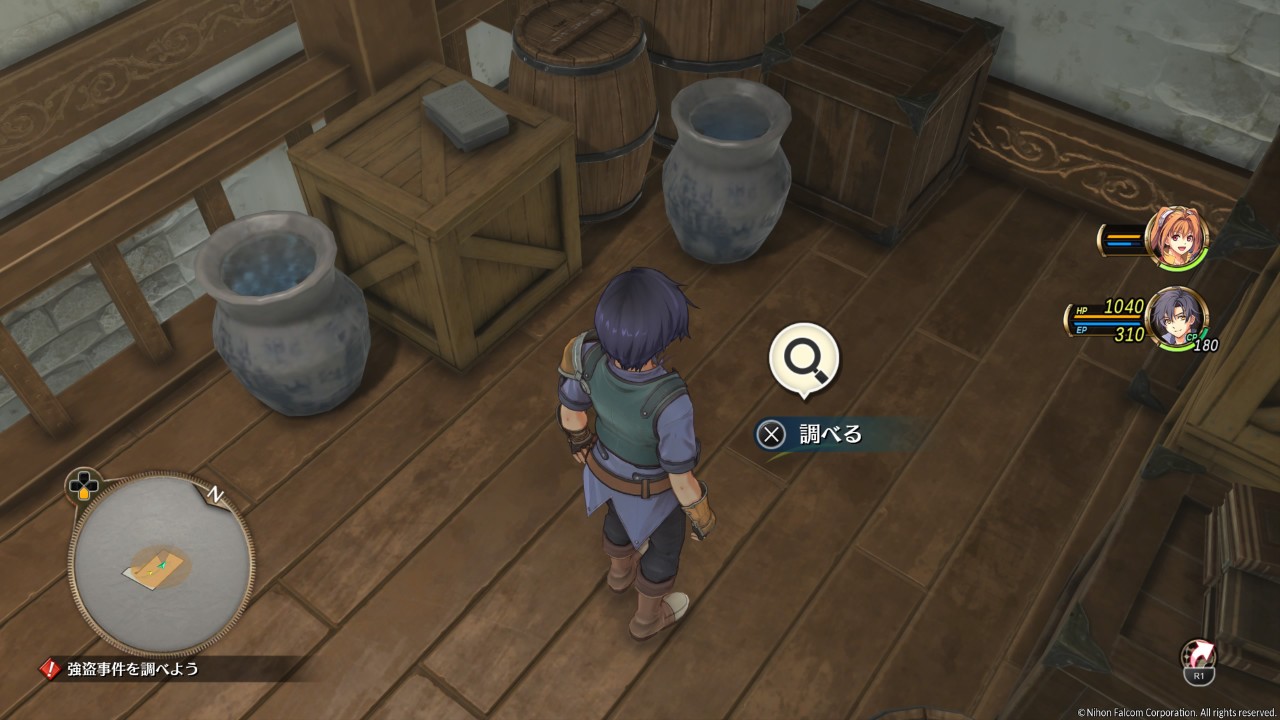Image resolution: width=1280 pixels, height=720 pixels.
Task: Select the orange-haired girl party portrait
Action: [1177, 238]
